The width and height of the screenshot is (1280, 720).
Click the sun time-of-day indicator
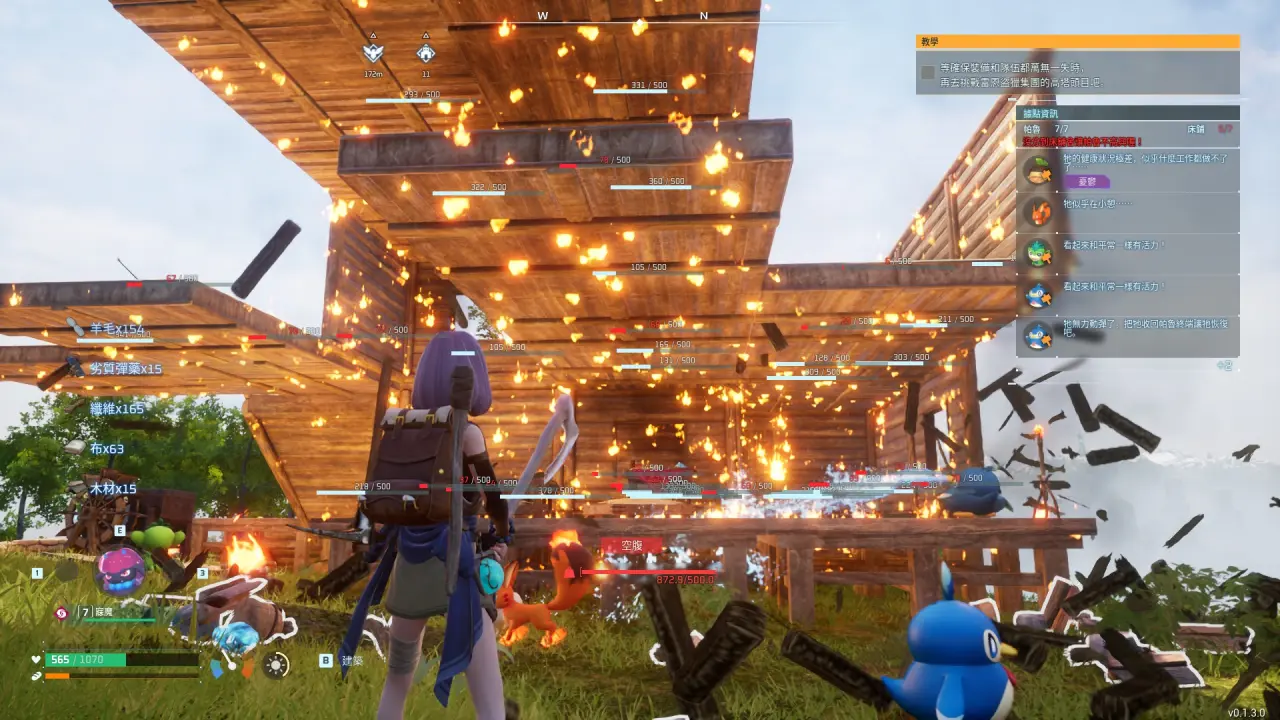tap(276, 663)
